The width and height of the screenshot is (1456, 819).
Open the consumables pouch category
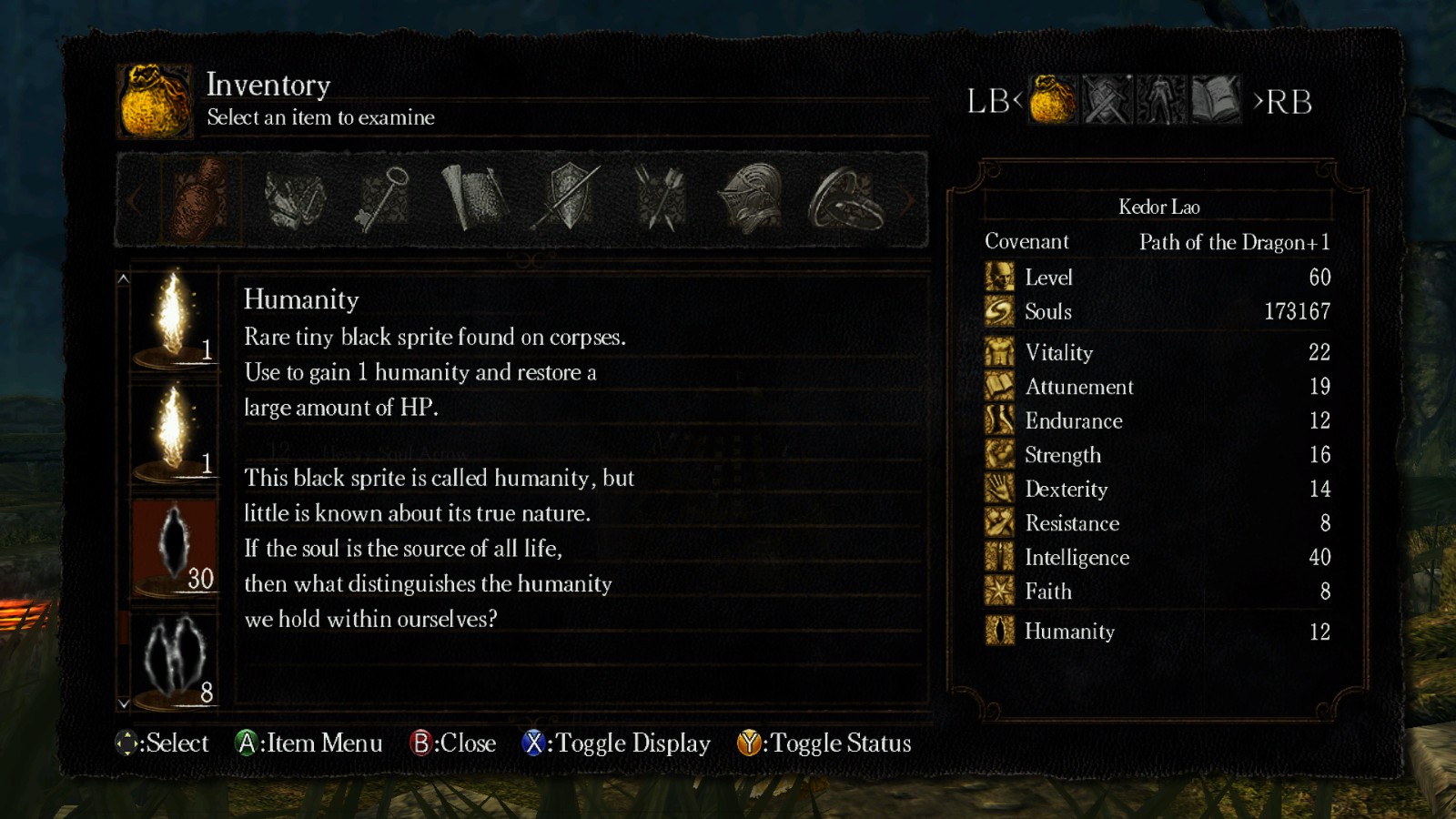(200, 199)
